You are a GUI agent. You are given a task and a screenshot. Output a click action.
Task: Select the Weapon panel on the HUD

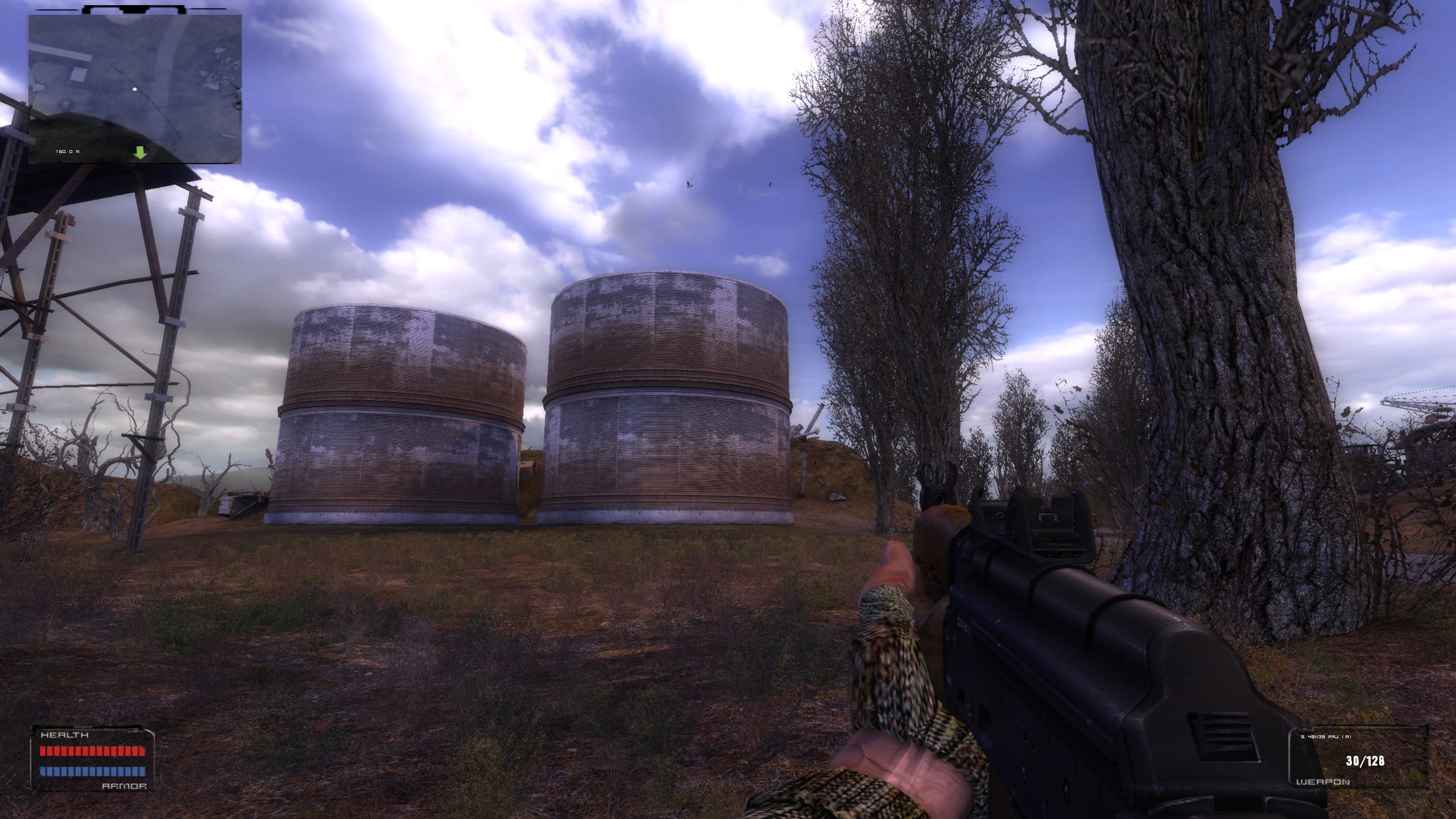[1357, 760]
